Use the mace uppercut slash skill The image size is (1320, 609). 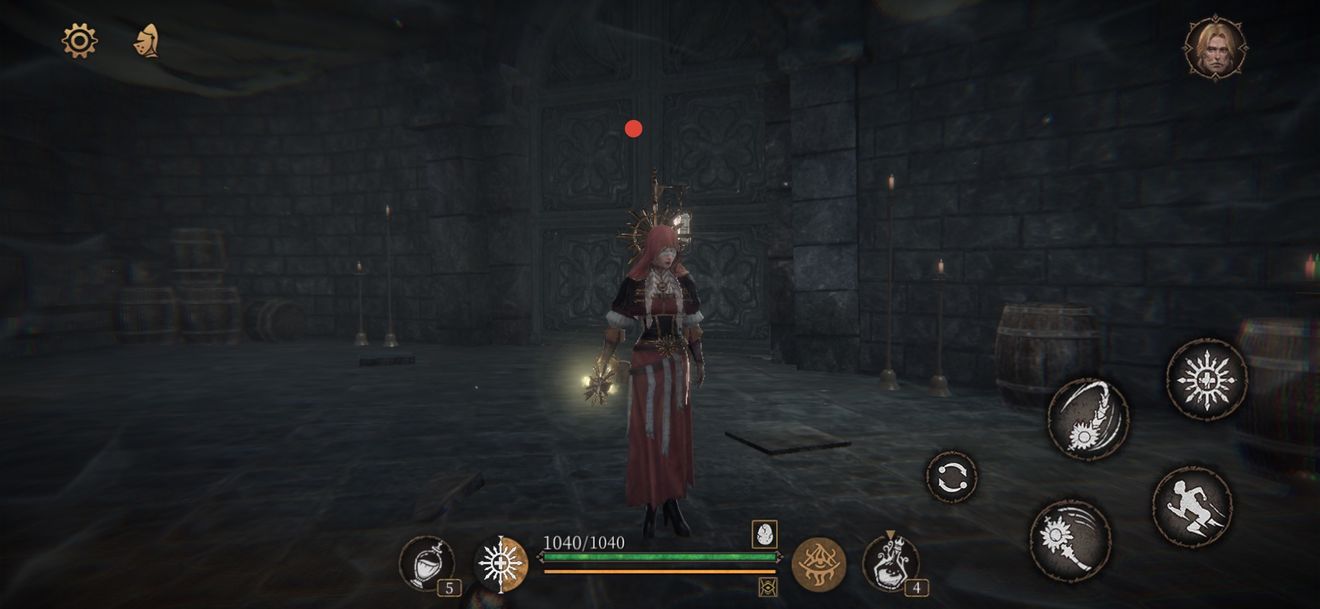point(1088,418)
